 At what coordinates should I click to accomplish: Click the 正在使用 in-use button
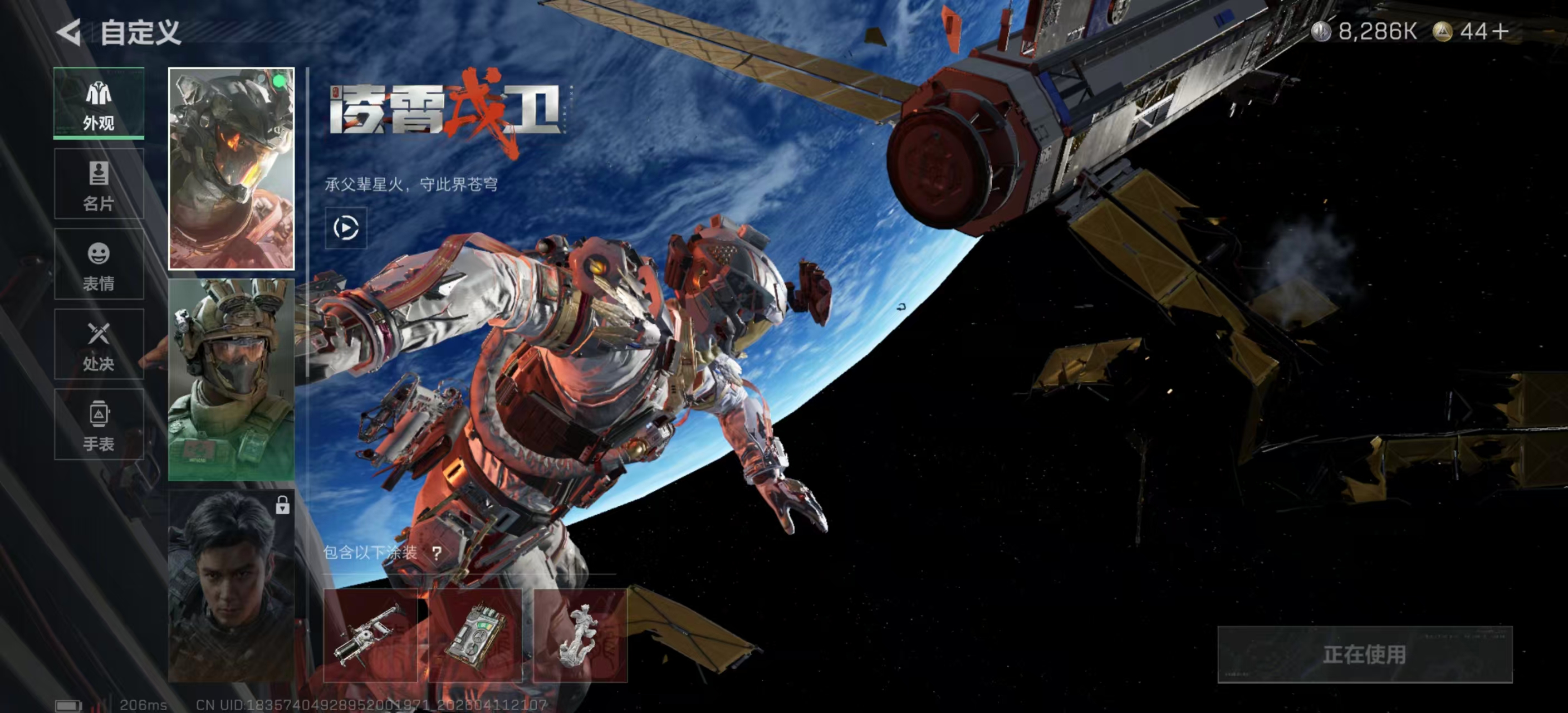[1364, 655]
